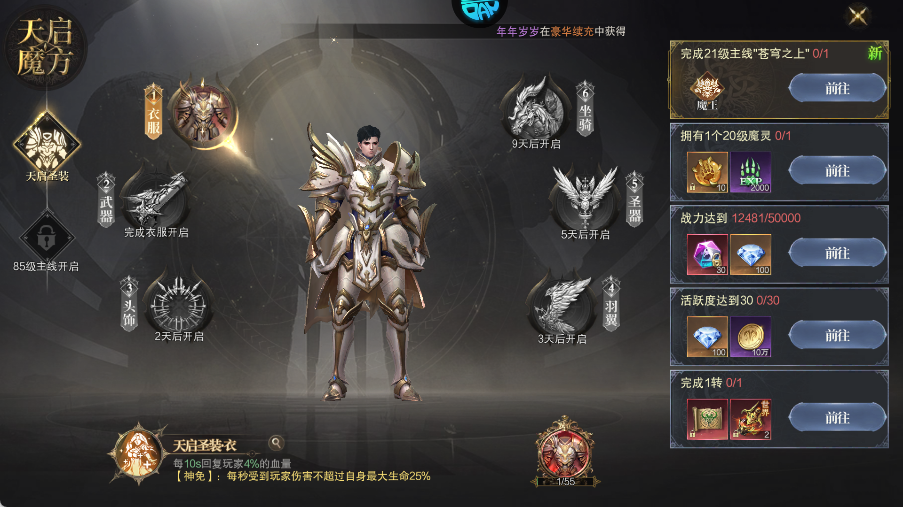
Task: Go to the 完成21级主线 quest
Action: (837, 88)
